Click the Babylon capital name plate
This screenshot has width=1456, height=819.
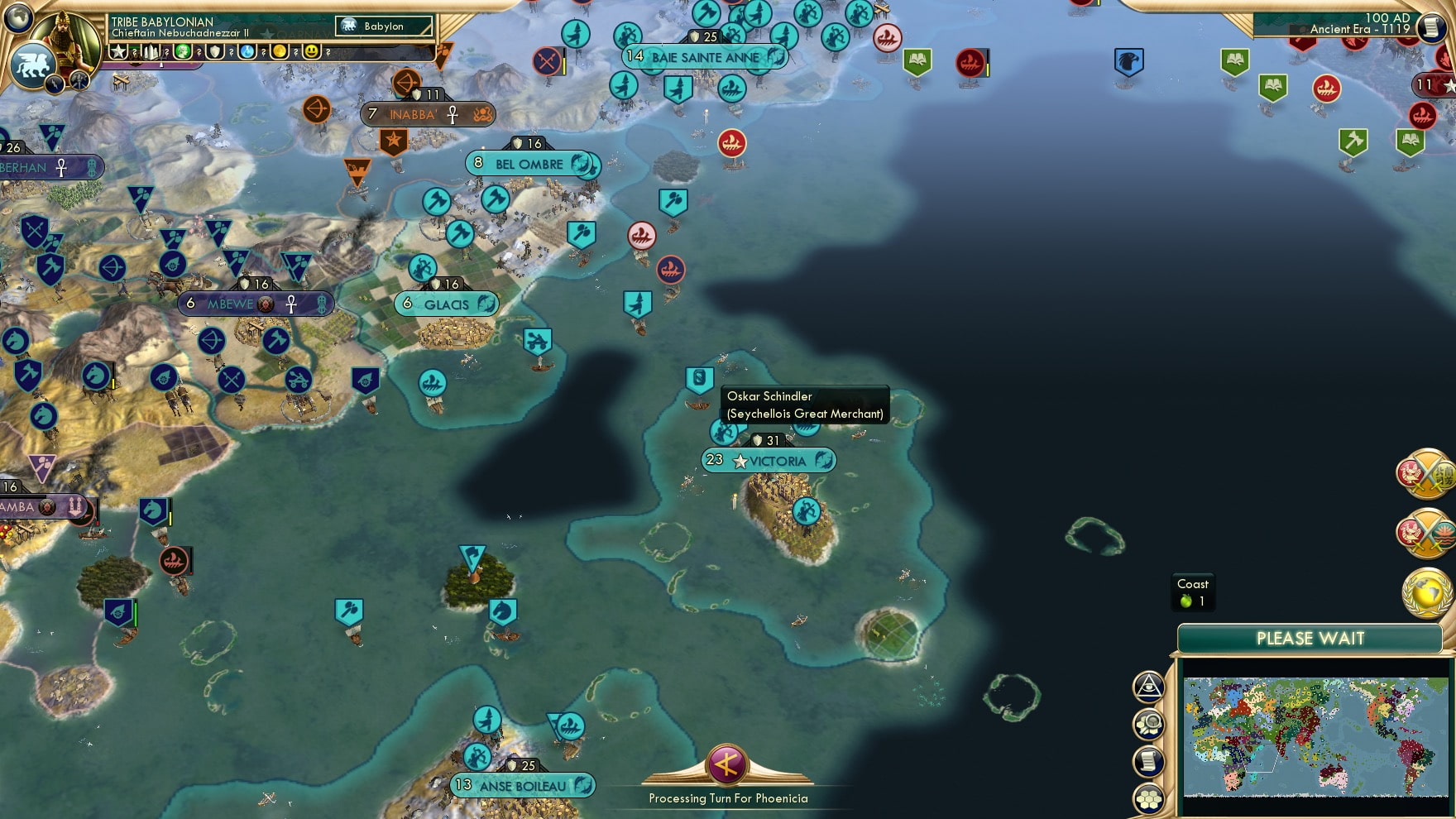pos(383,26)
